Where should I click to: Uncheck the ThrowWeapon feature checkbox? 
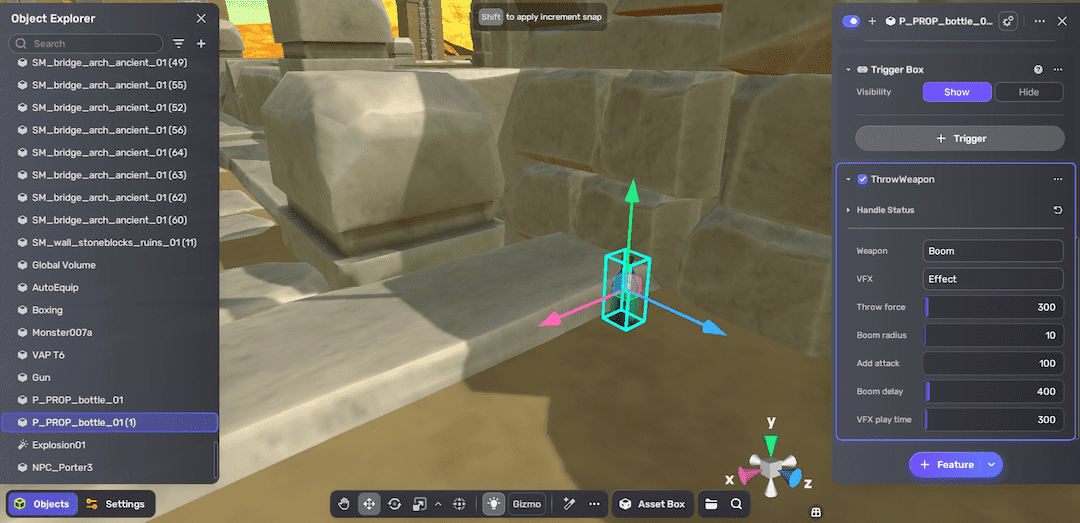862,180
